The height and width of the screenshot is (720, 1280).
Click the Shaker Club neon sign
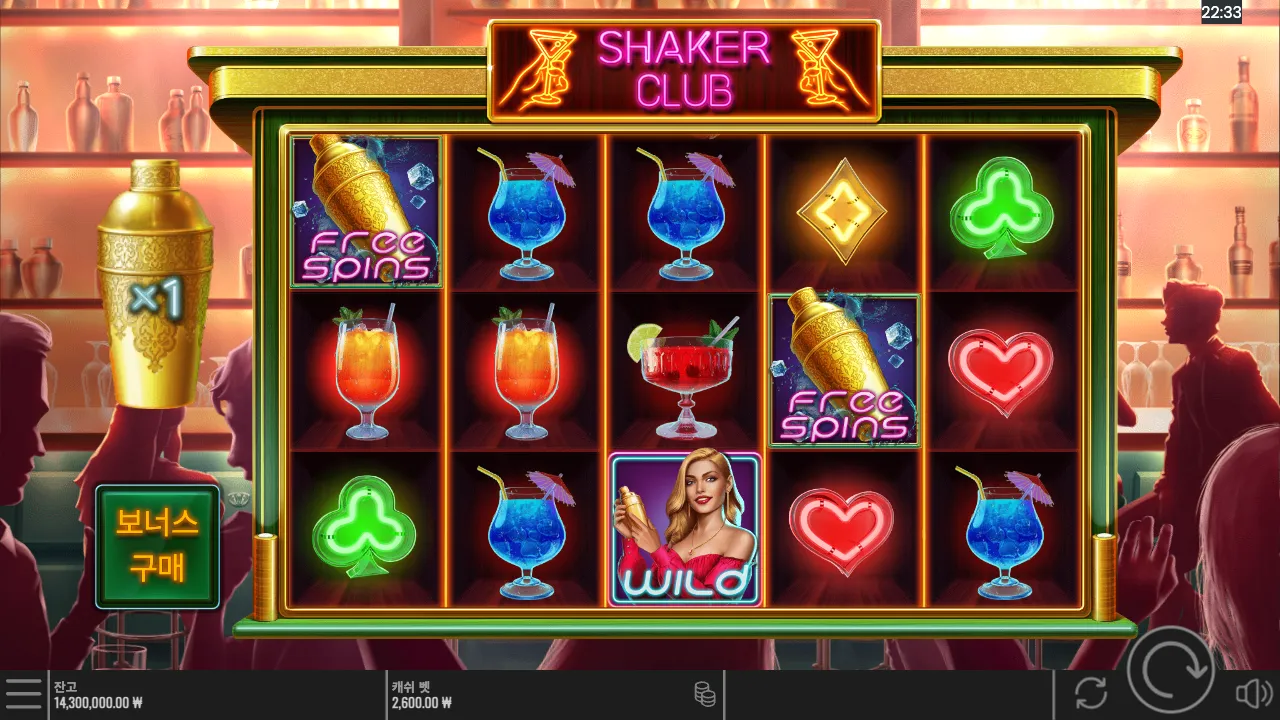(x=683, y=70)
